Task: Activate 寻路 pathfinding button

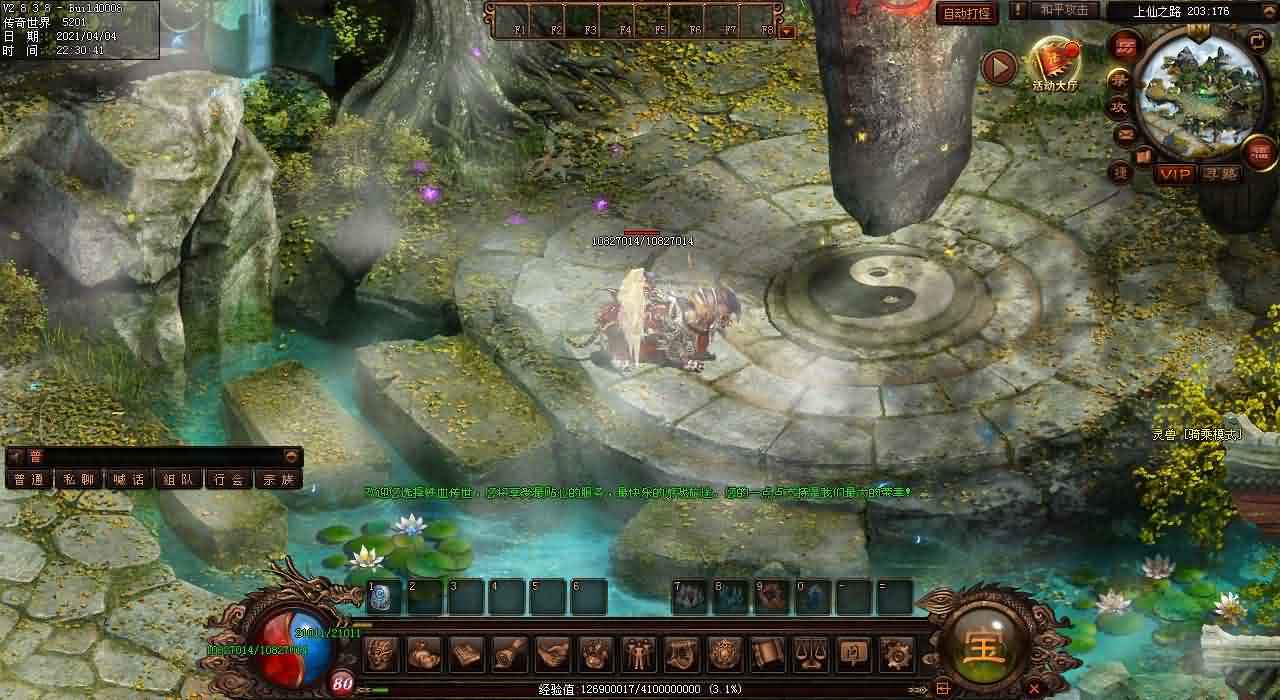Action: (x=1220, y=173)
